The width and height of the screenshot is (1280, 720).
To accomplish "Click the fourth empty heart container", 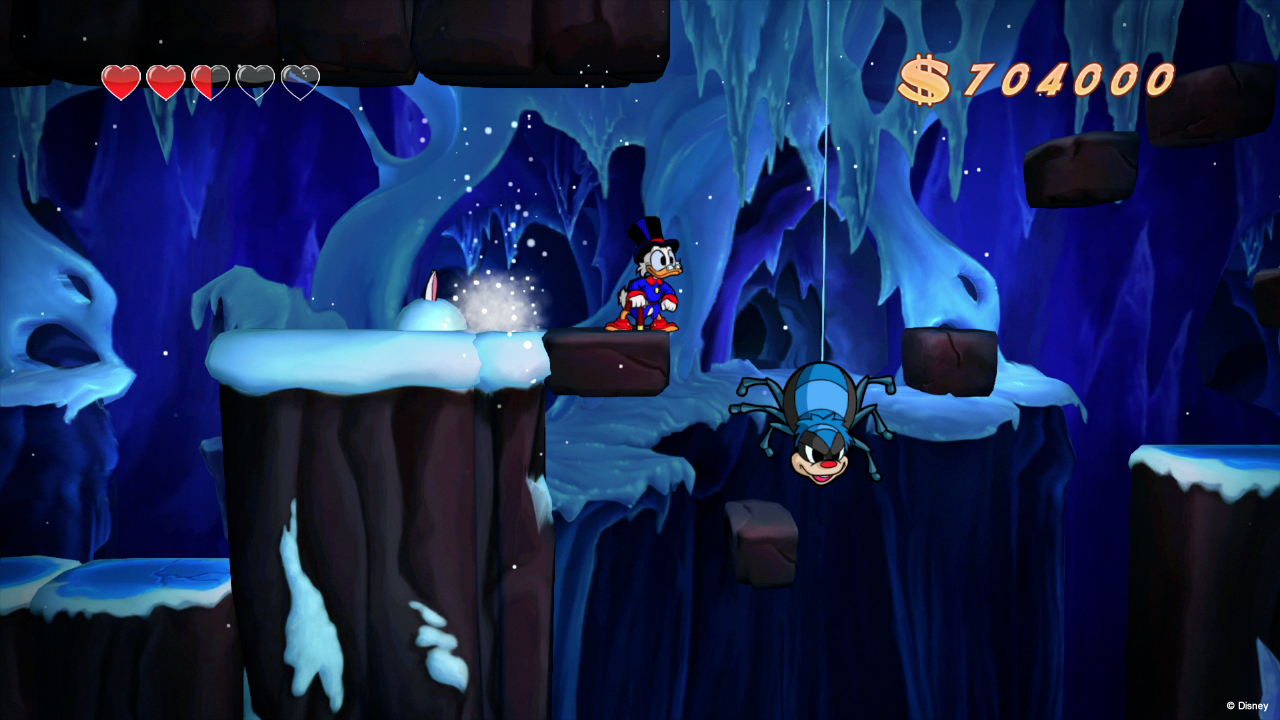I will [256, 80].
